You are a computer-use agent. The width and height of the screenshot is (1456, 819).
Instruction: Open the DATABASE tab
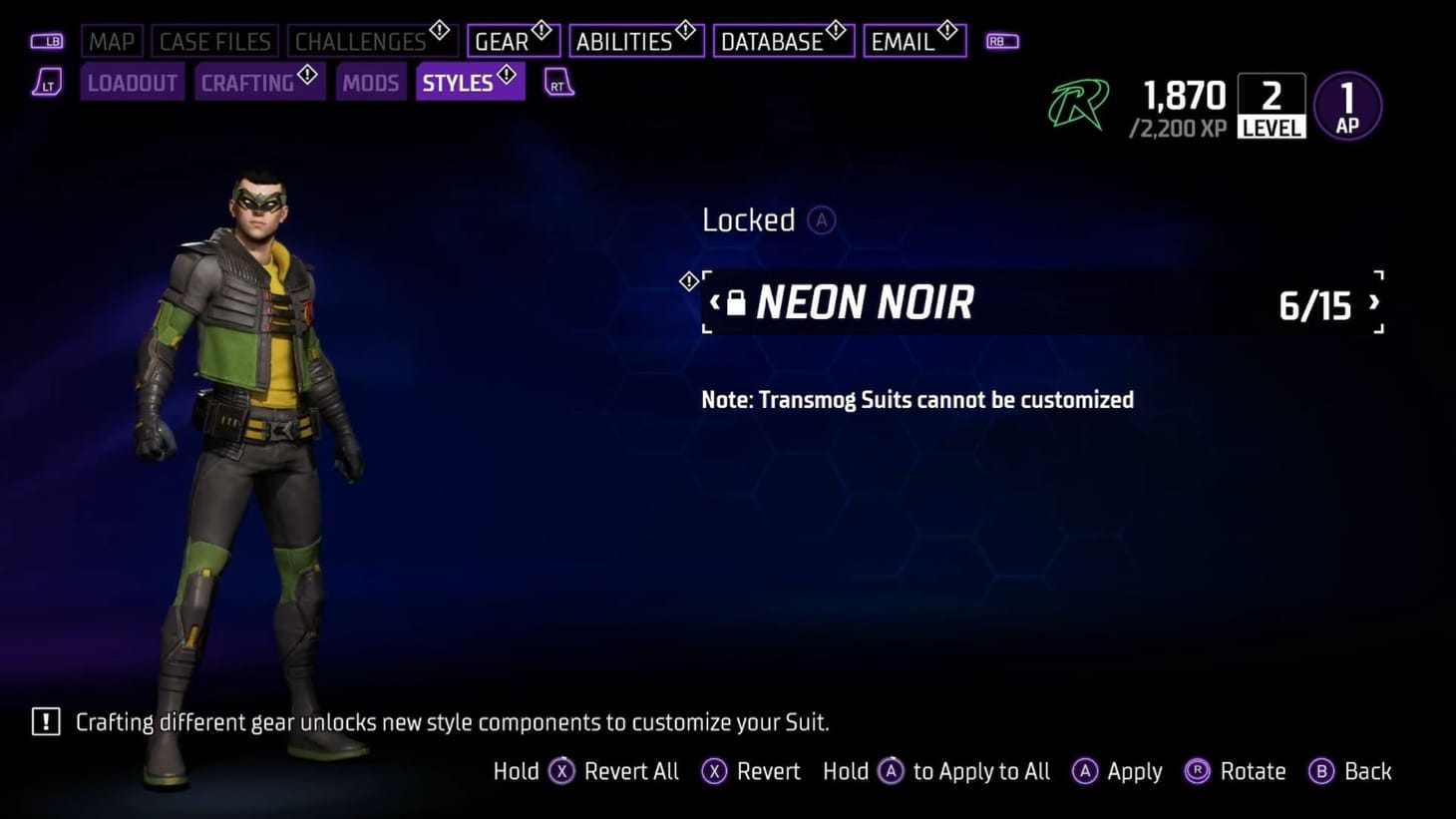(776, 41)
